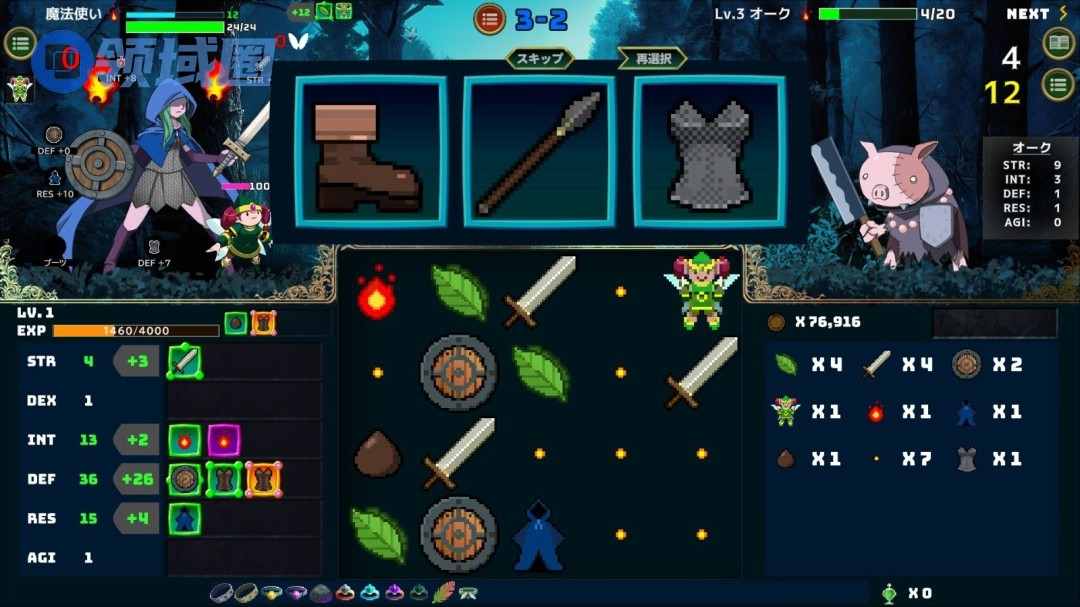Image resolution: width=1080 pixels, height=607 pixels.
Task: Open the list icon below the book
Action: click(x=1058, y=84)
